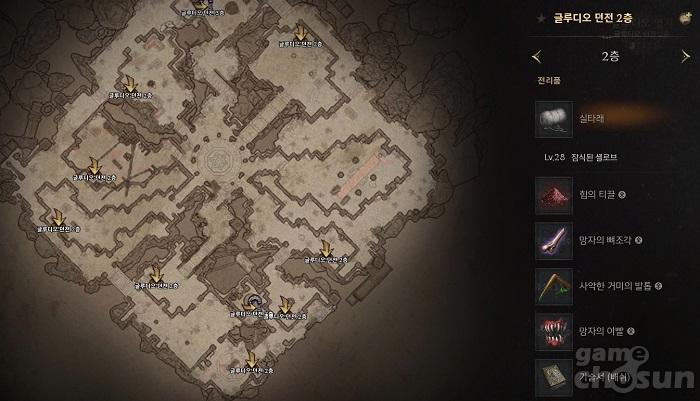Toggle the favorite star beside the dungeon title
The height and width of the screenshot is (401, 700).
(x=543, y=18)
